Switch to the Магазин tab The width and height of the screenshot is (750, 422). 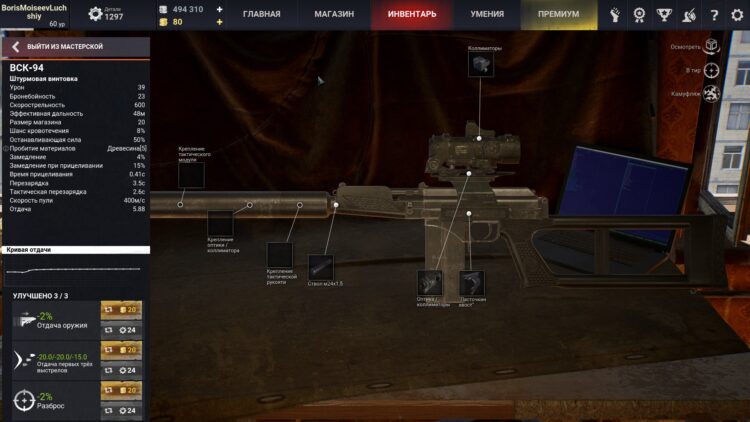332,15
